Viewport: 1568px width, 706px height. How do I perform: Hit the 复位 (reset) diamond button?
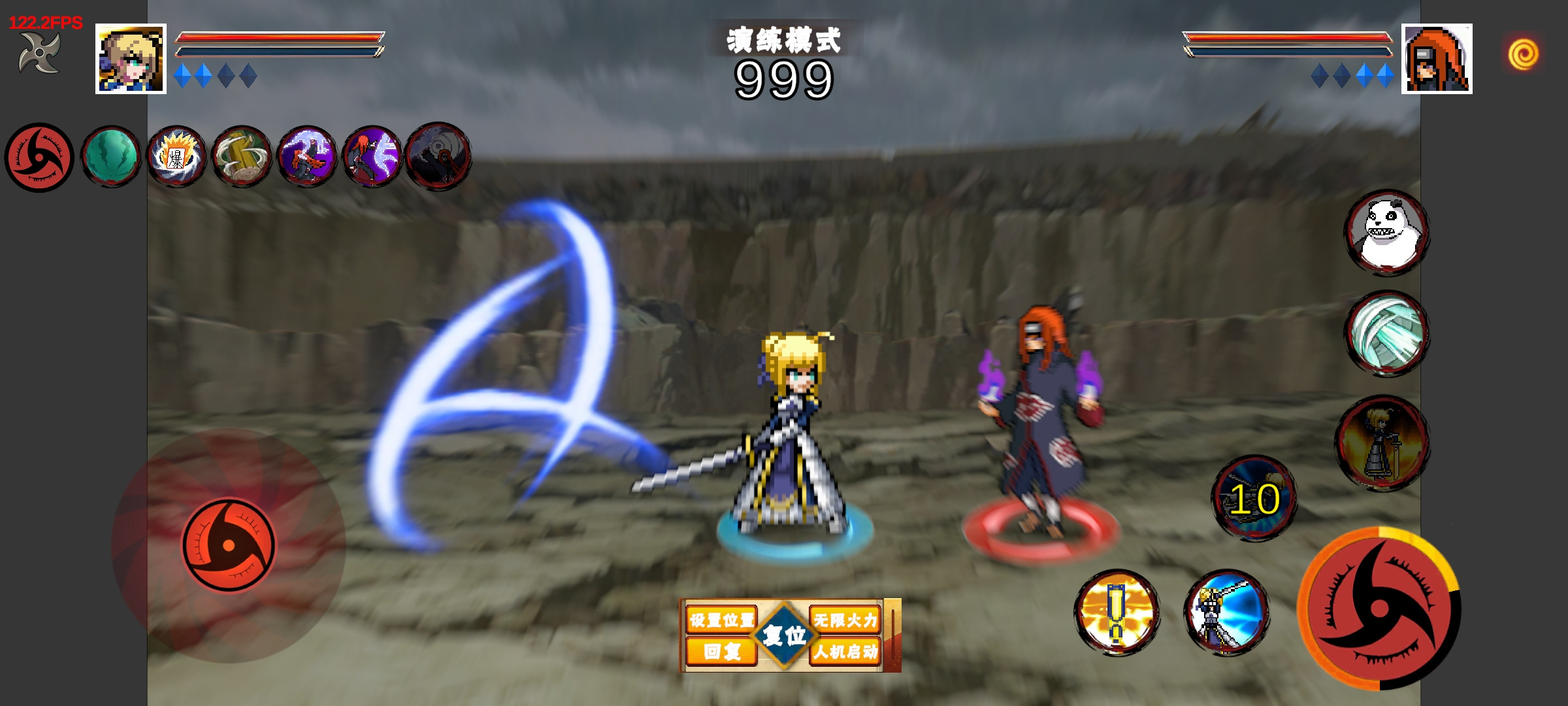(784, 635)
